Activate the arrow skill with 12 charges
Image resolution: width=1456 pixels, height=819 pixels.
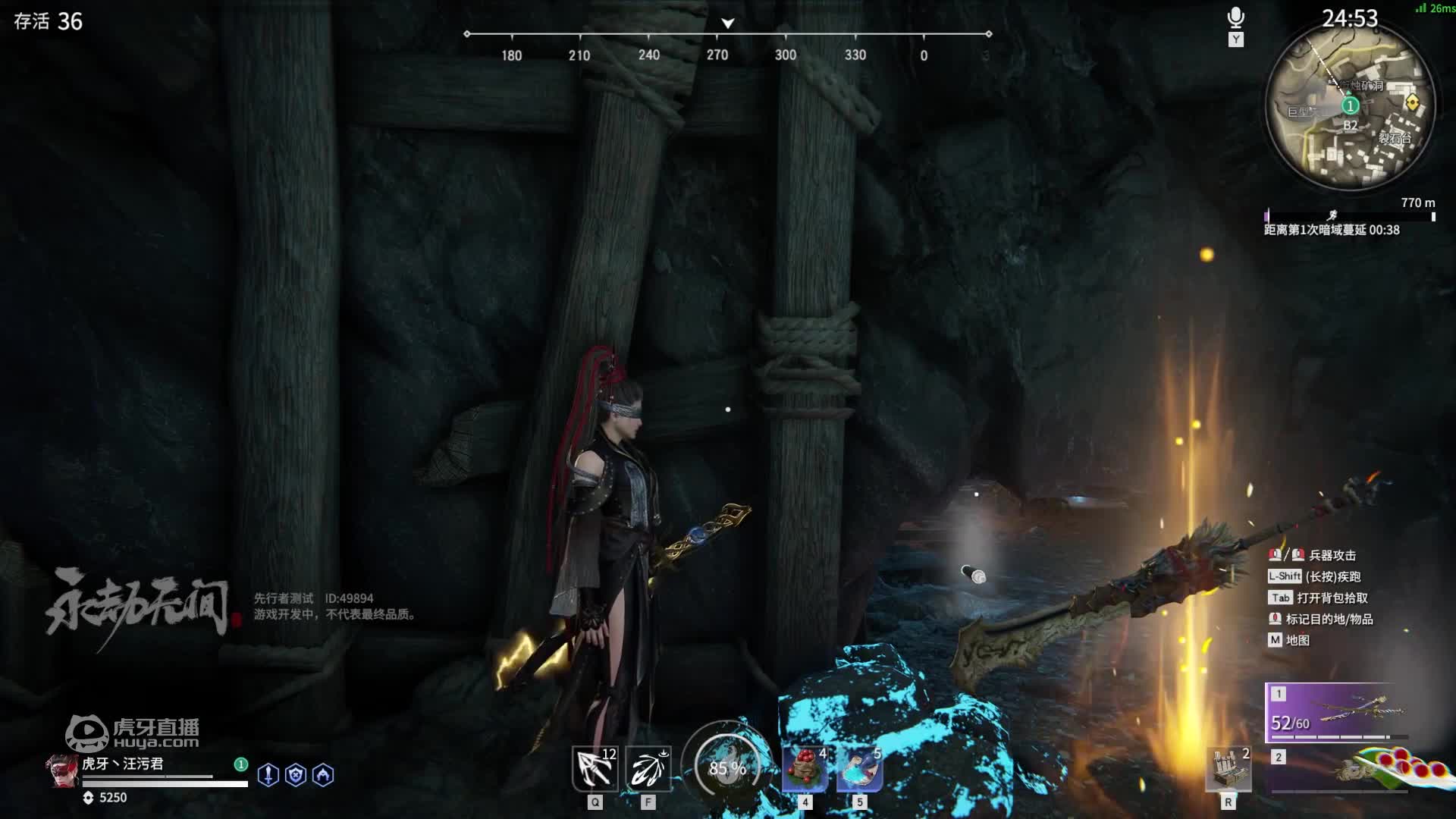[x=595, y=769]
